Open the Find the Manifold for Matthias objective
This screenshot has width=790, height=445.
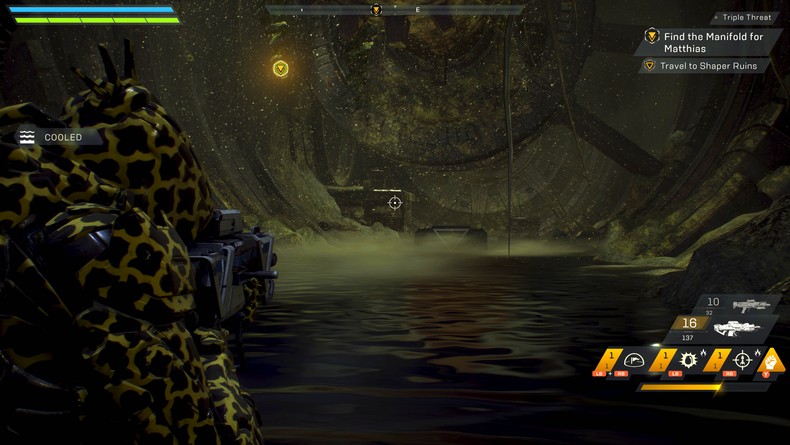pos(711,42)
